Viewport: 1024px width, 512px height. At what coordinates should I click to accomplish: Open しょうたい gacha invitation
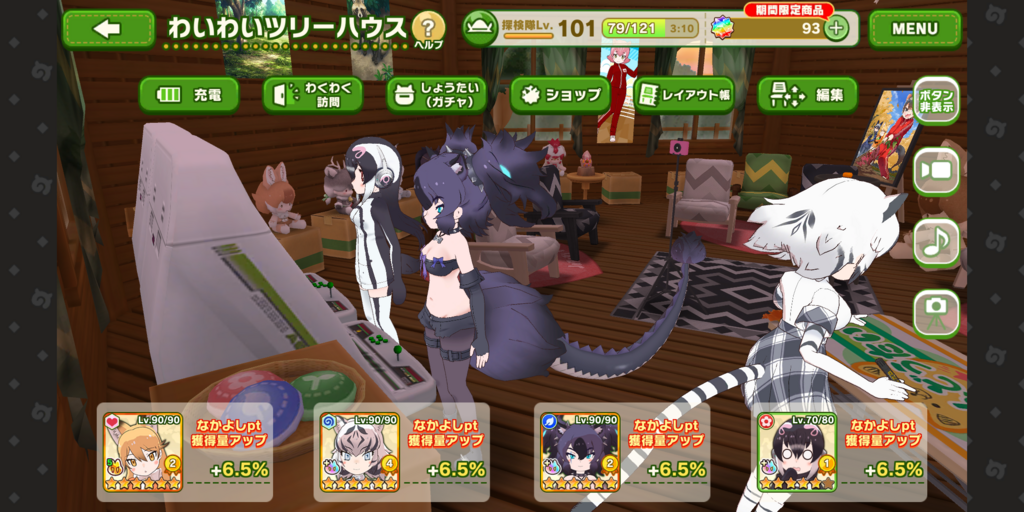click(x=437, y=95)
